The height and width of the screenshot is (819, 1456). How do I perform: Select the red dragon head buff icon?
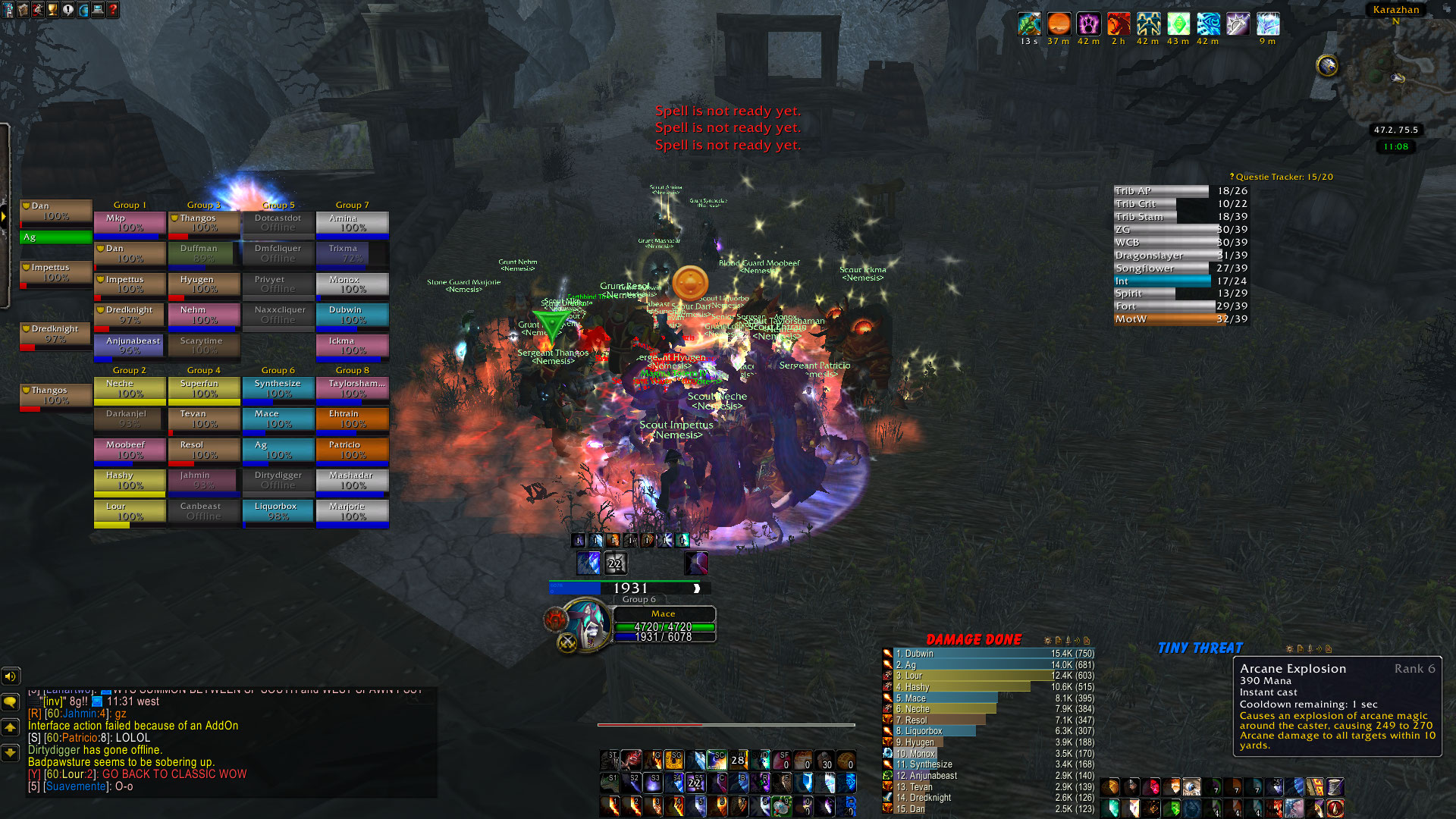click(x=1119, y=24)
